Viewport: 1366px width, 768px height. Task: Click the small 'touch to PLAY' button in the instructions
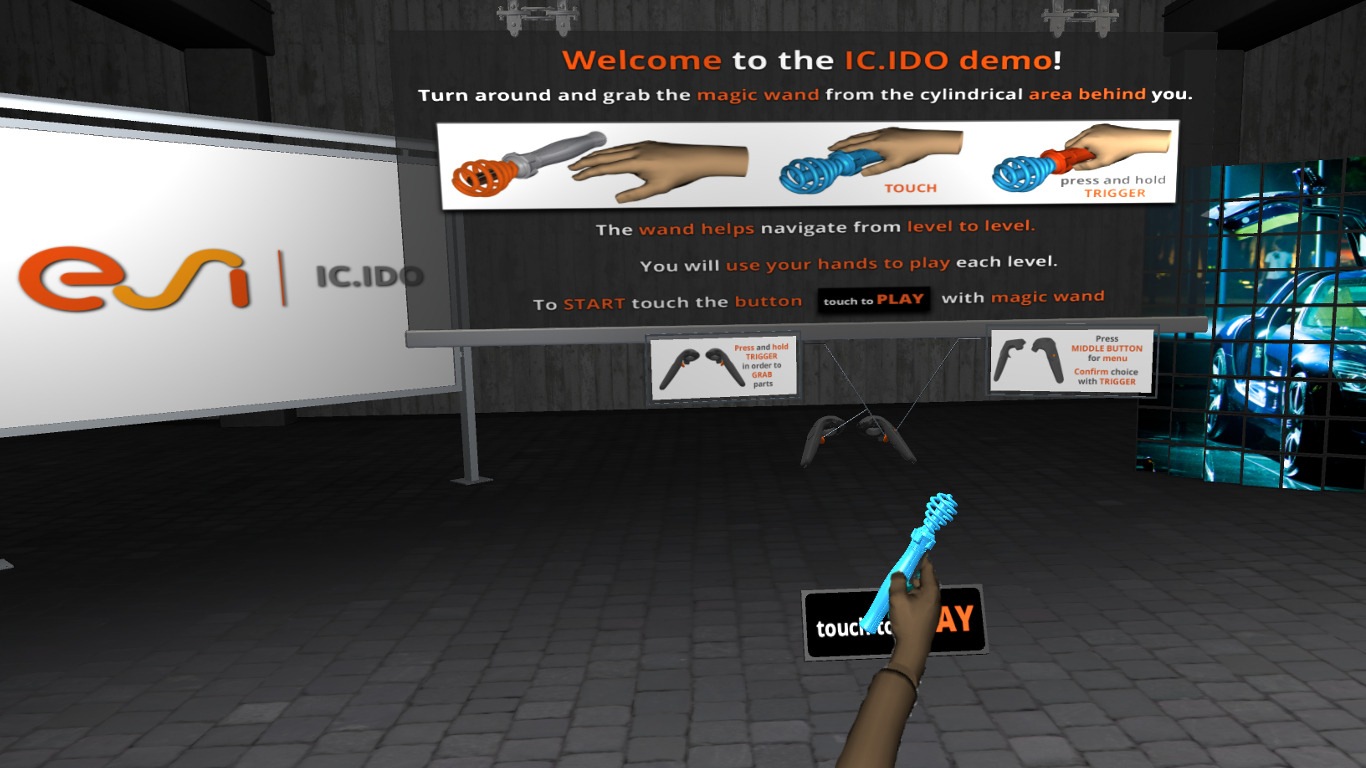point(875,299)
